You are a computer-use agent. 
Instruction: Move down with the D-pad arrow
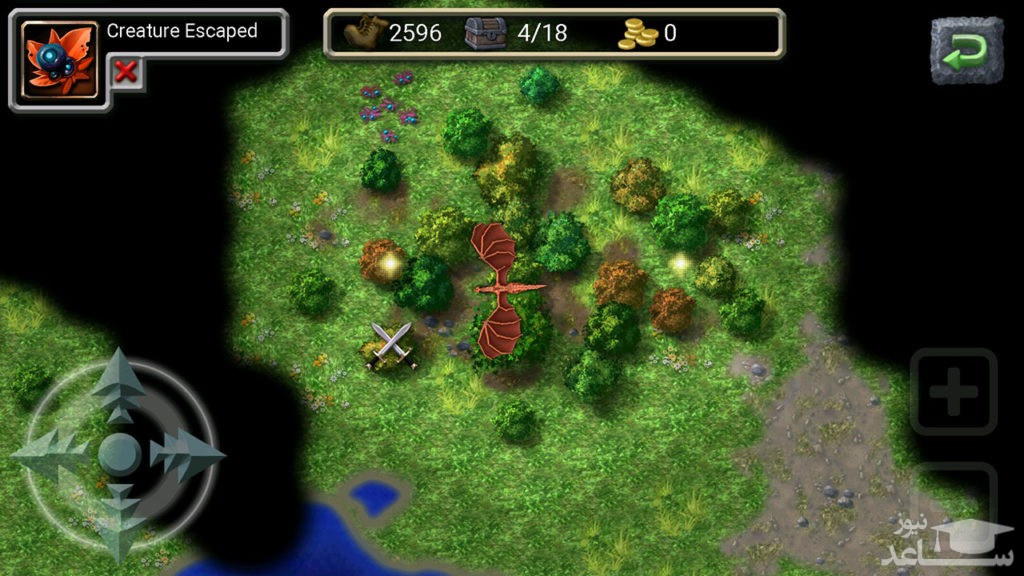point(119,520)
